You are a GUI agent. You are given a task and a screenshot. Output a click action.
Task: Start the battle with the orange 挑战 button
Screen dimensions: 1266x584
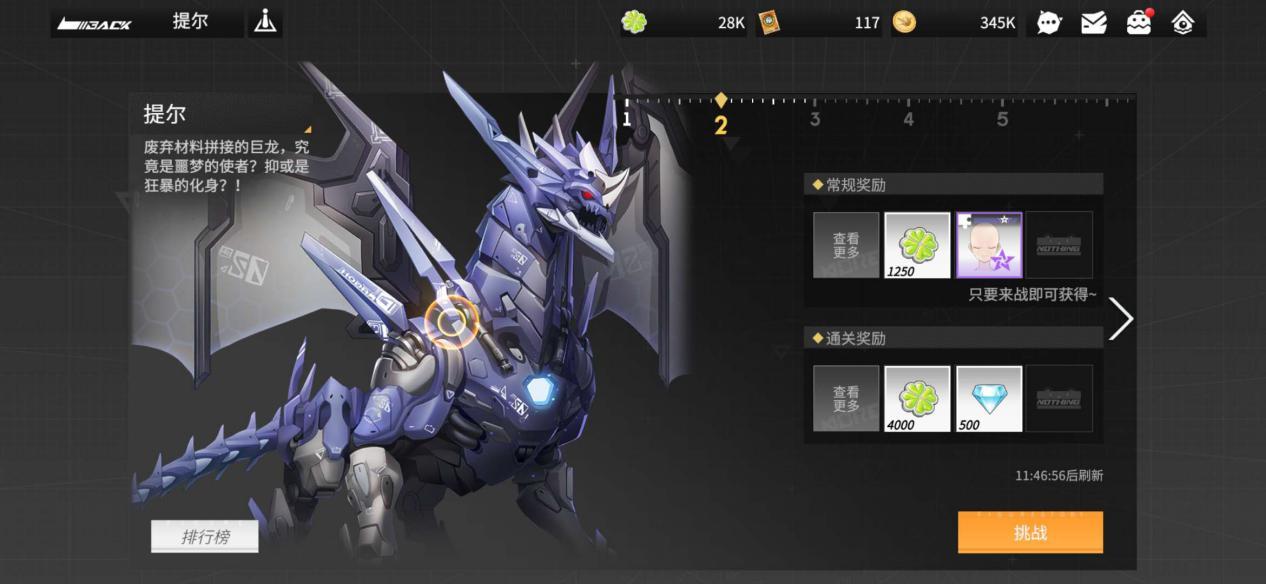point(1030,533)
